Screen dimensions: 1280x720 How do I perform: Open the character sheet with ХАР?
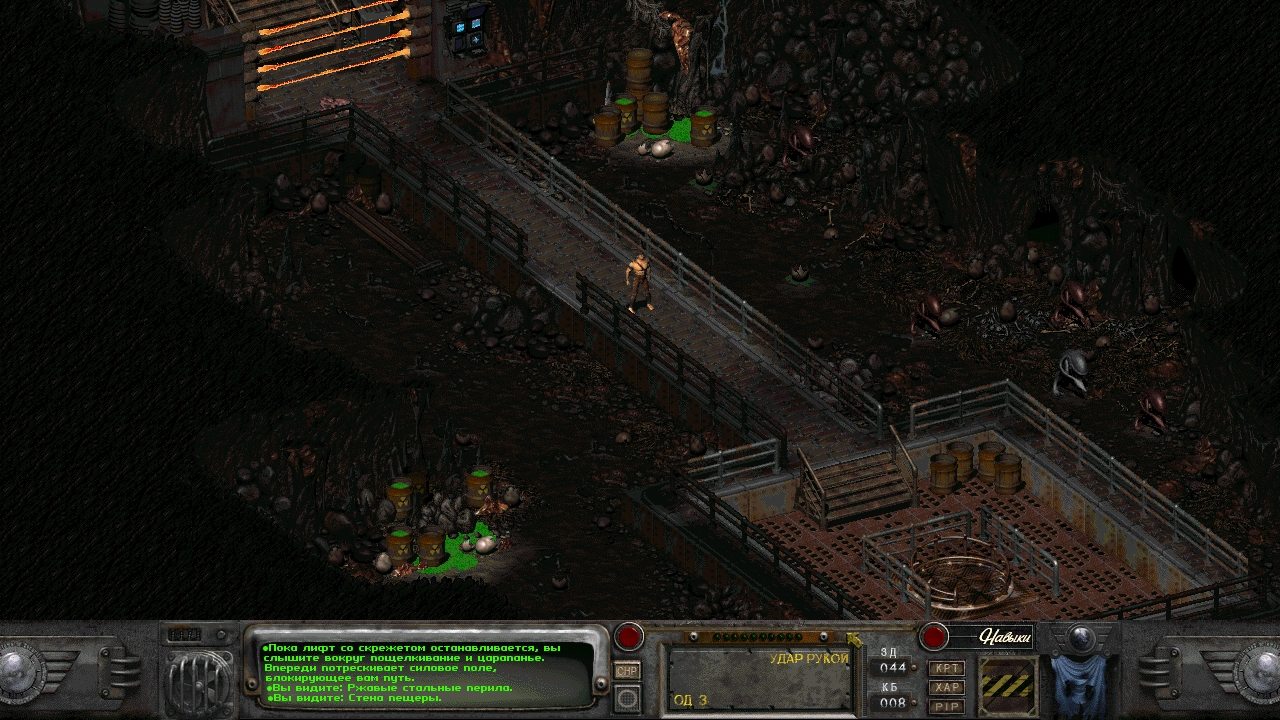[x=946, y=687]
